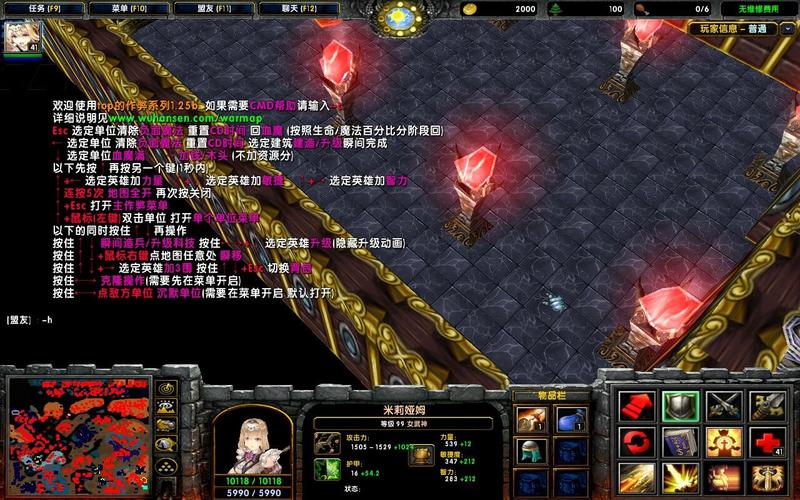800x500 pixels.
Task: Open the blue spellbook ability
Action: point(679,441)
